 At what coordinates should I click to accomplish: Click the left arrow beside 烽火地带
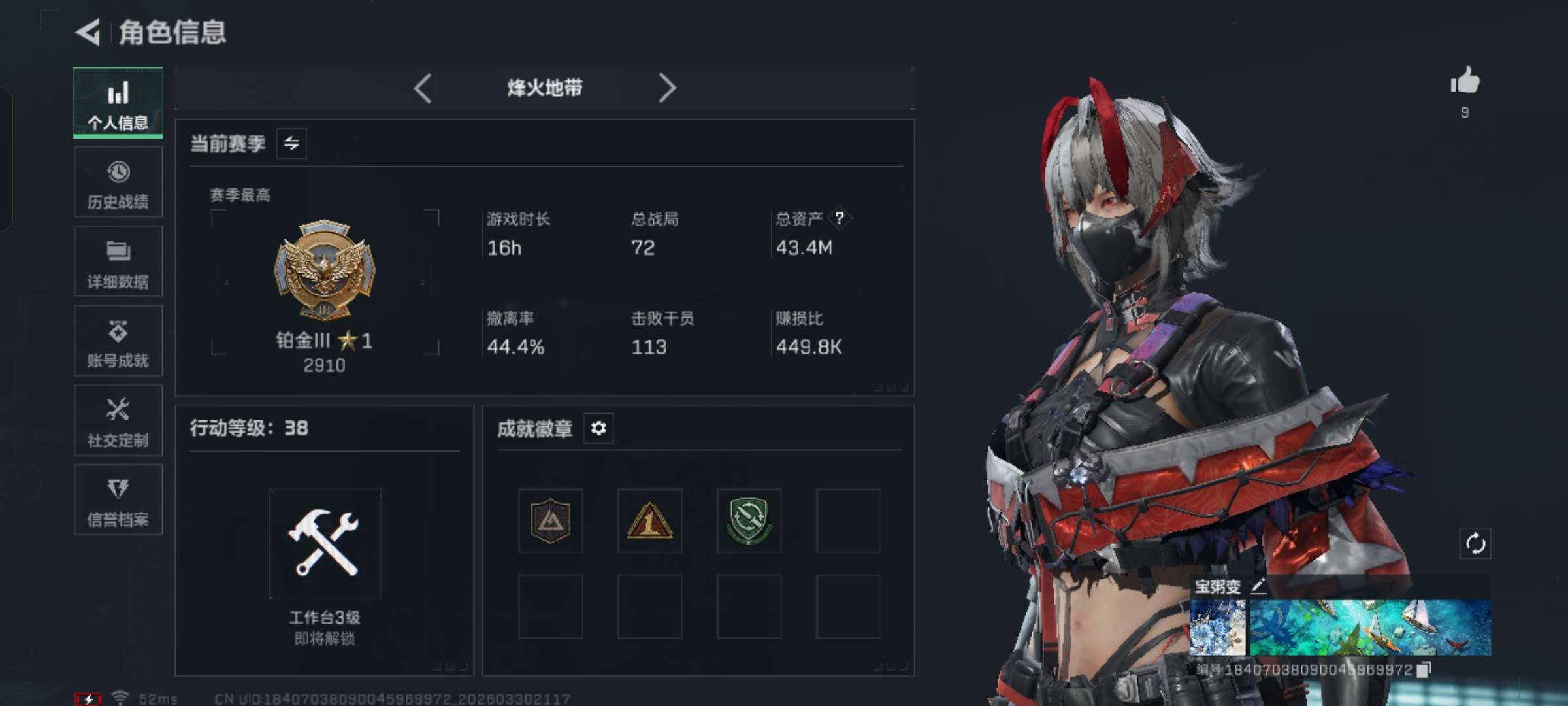(x=423, y=88)
